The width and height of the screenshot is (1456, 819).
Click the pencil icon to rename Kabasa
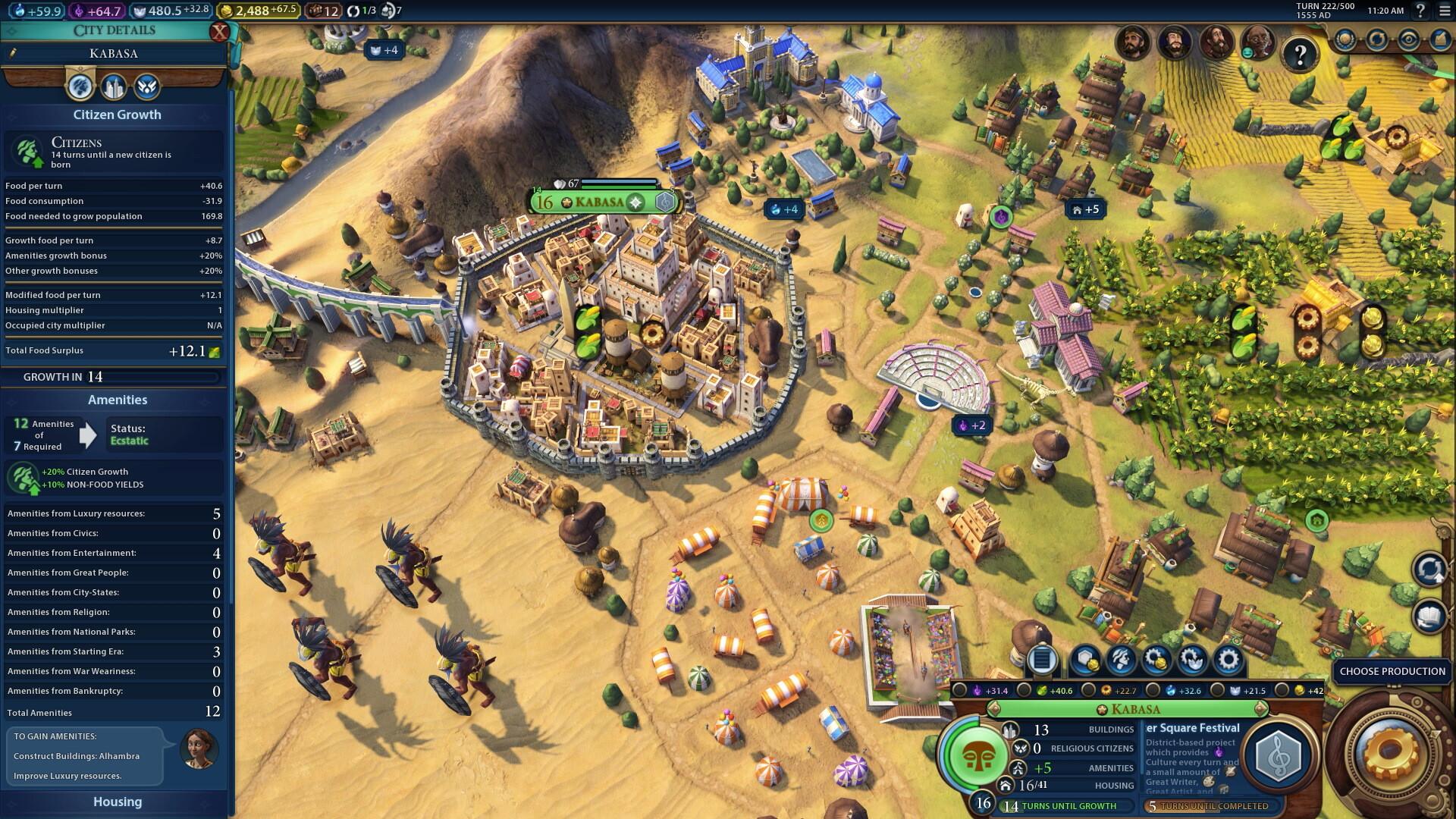11,53
